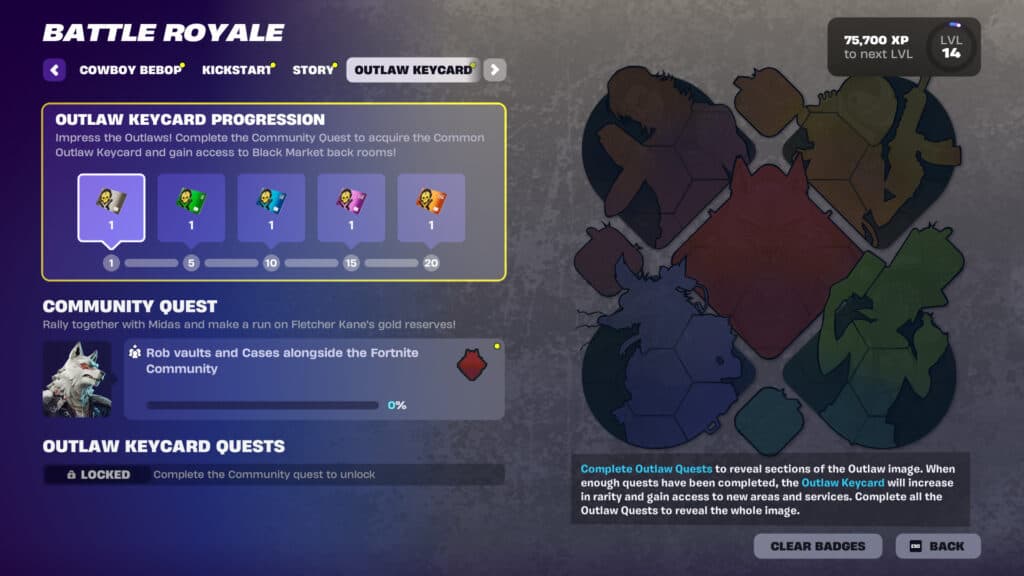
Task: Clear Badges button
Action: click(818, 546)
